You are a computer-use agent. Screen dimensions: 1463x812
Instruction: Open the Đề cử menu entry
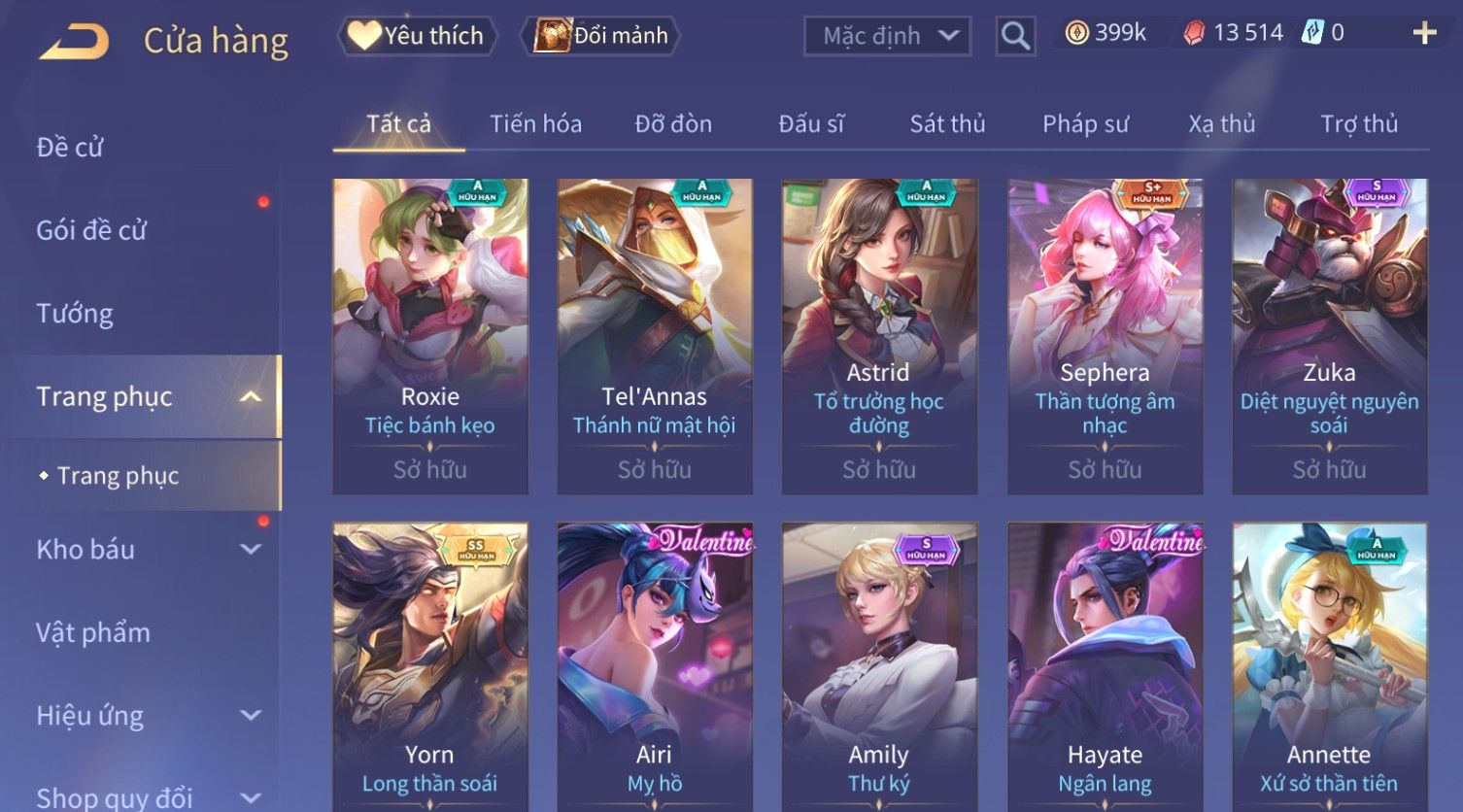pyautogui.click(x=70, y=148)
